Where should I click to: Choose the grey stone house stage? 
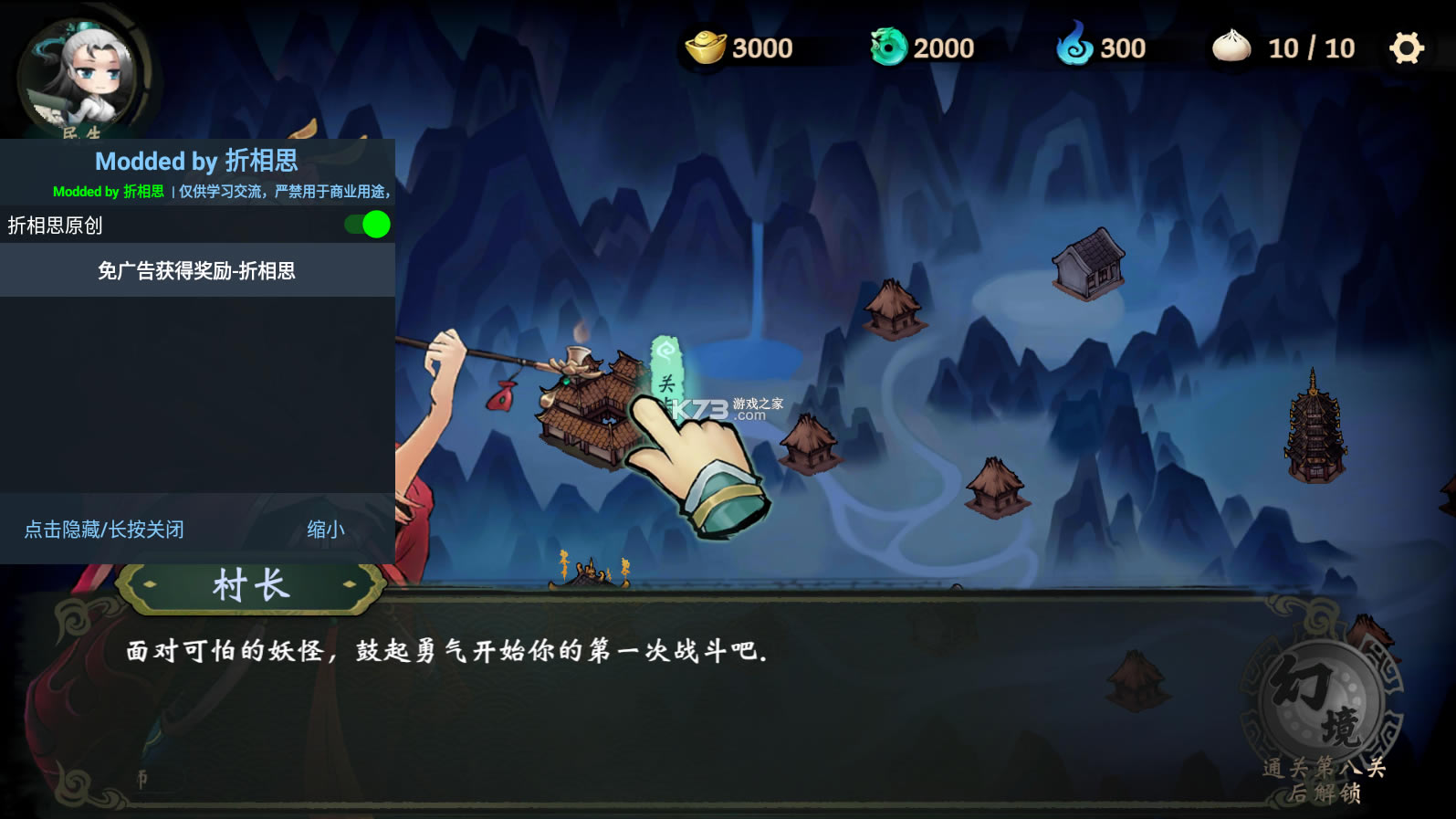click(x=1088, y=264)
